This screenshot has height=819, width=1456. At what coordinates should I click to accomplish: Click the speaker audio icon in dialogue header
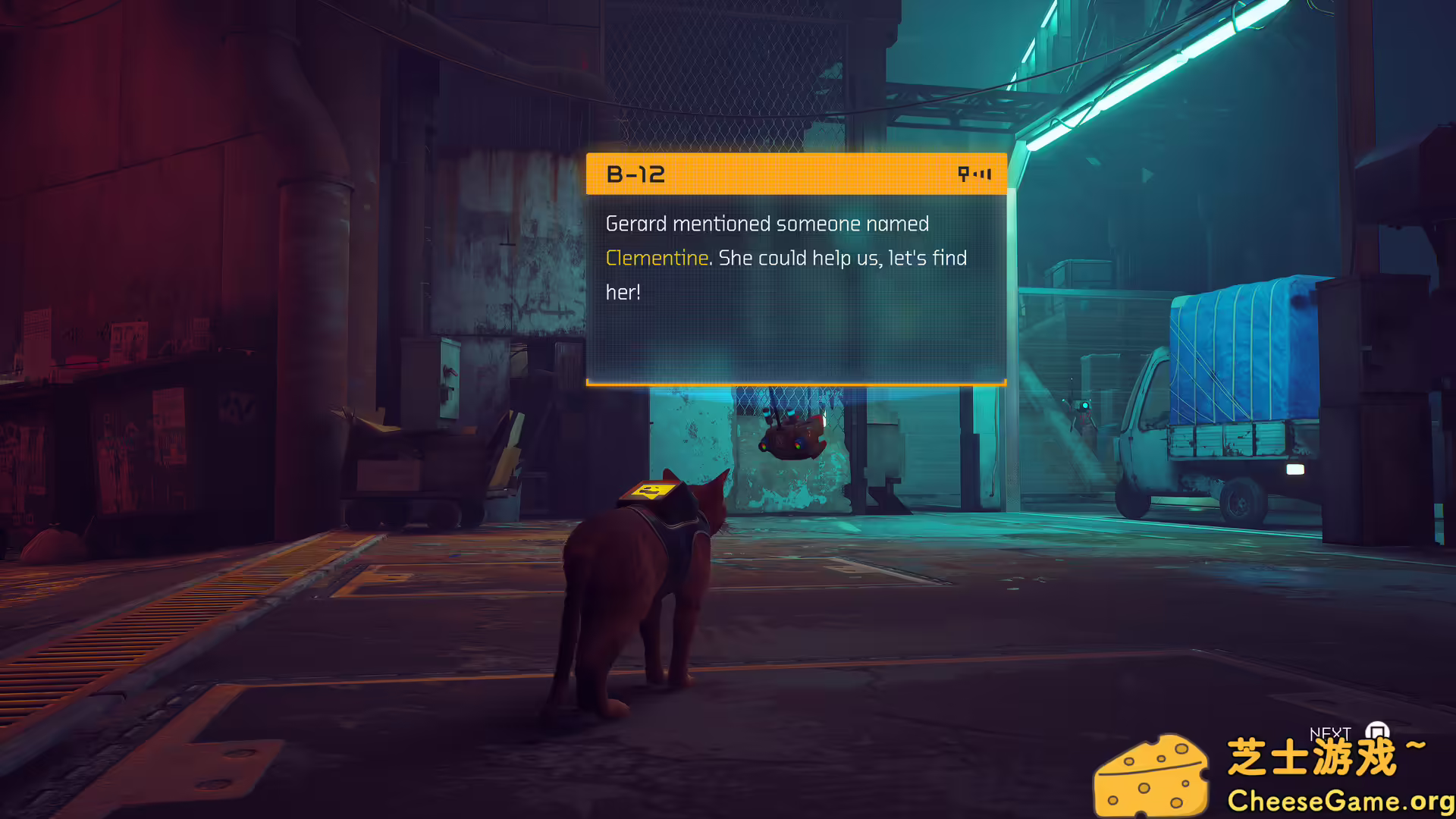[x=964, y=174]
